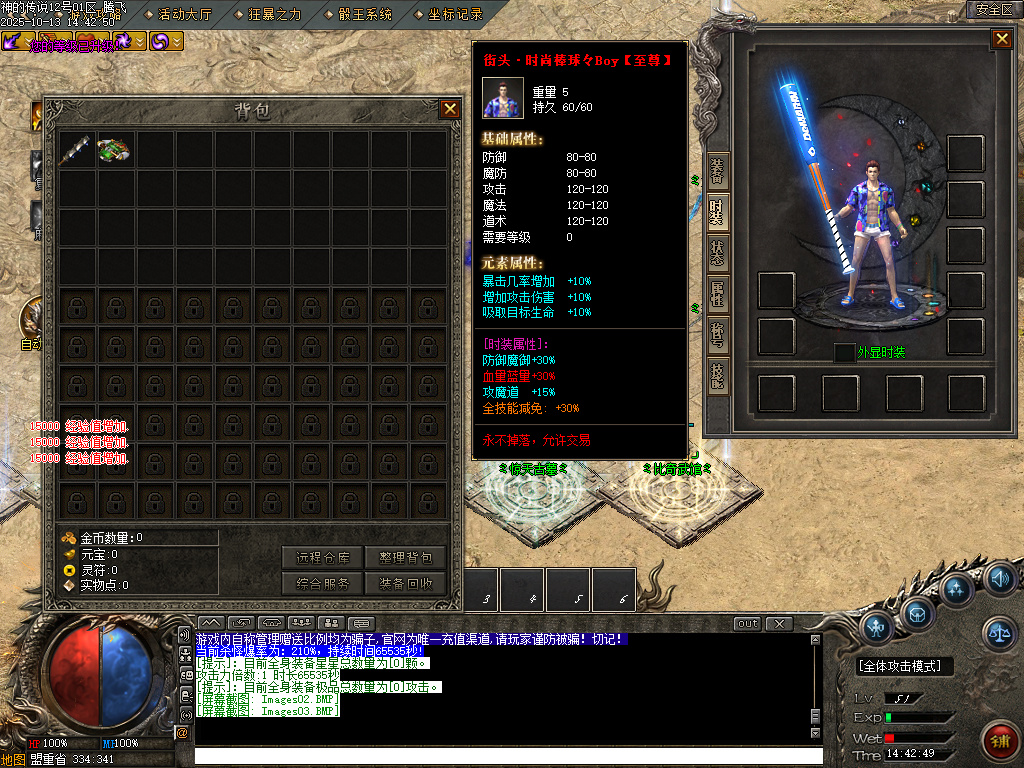Open 装备回收 equipment recycling
The image size is (1024, 768).
405,584
